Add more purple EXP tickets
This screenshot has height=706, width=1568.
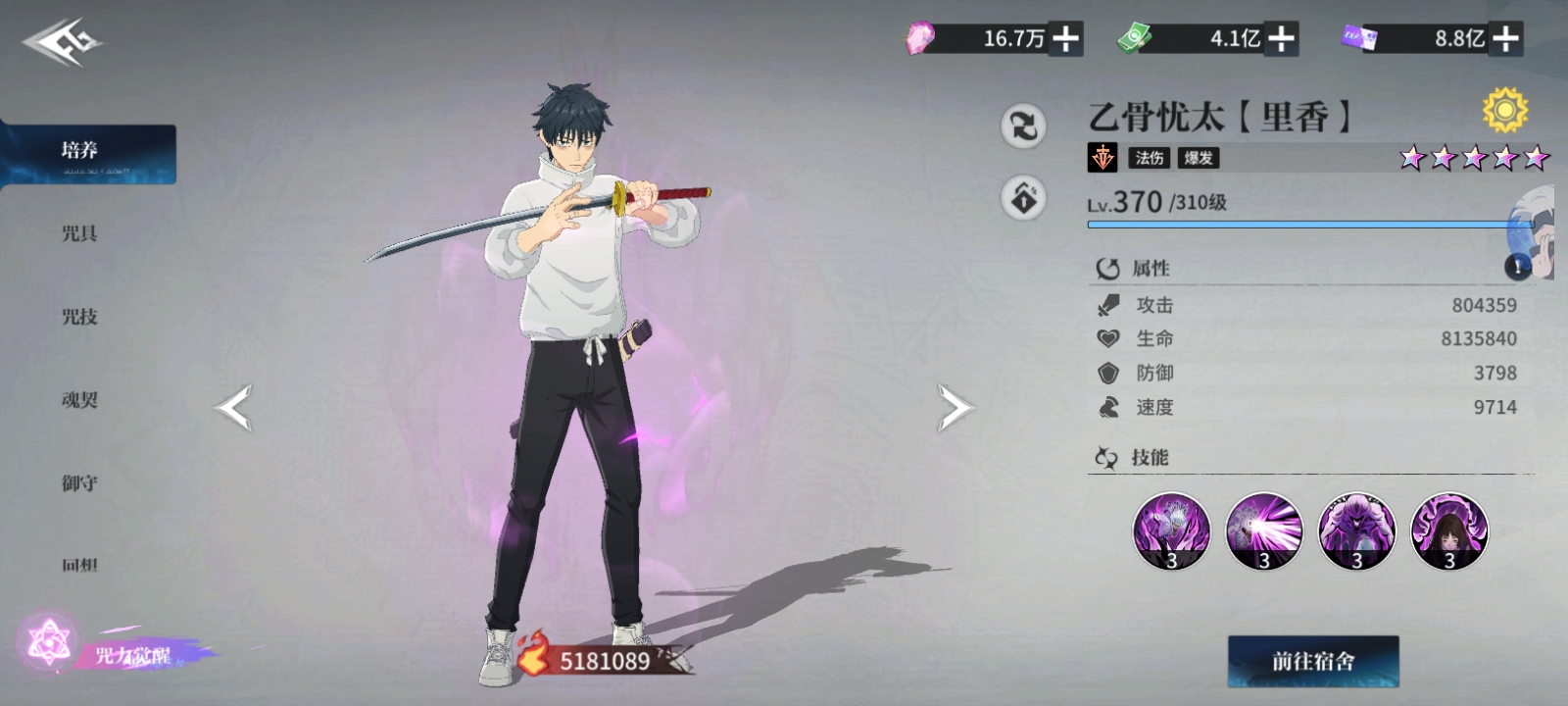tap(1505, 39)
